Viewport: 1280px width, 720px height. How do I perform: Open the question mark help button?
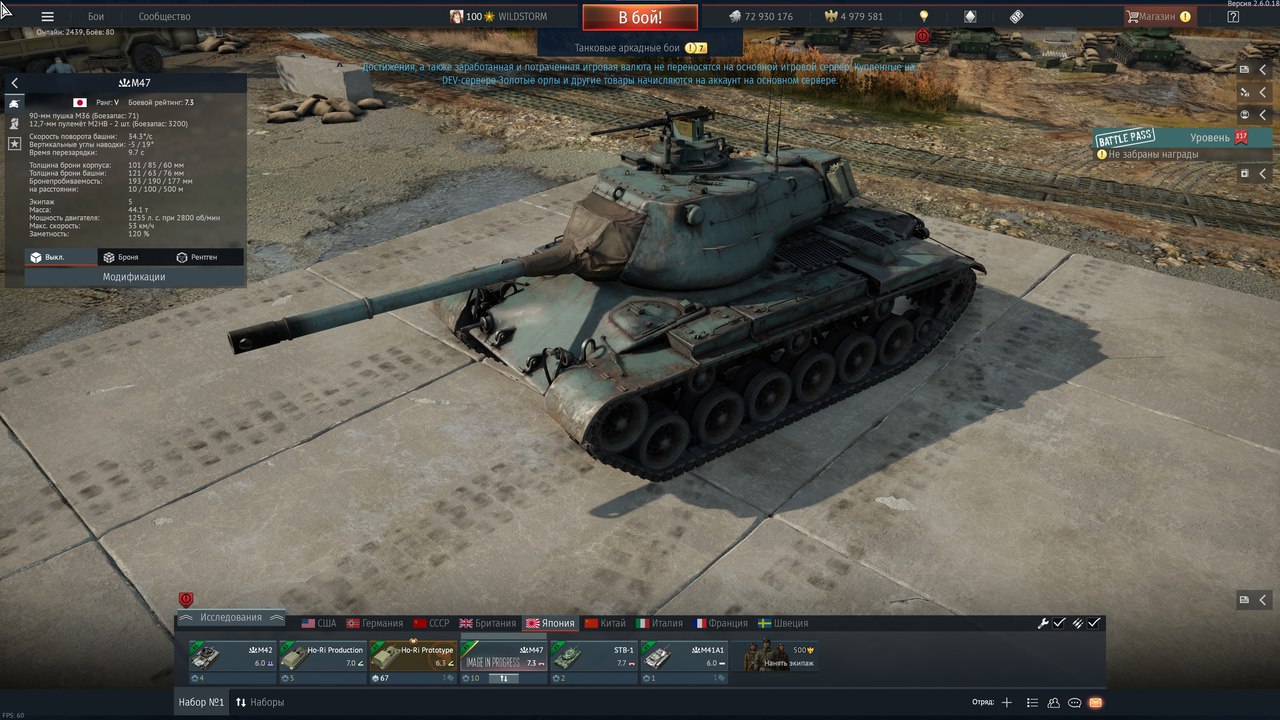[1233, 17]
